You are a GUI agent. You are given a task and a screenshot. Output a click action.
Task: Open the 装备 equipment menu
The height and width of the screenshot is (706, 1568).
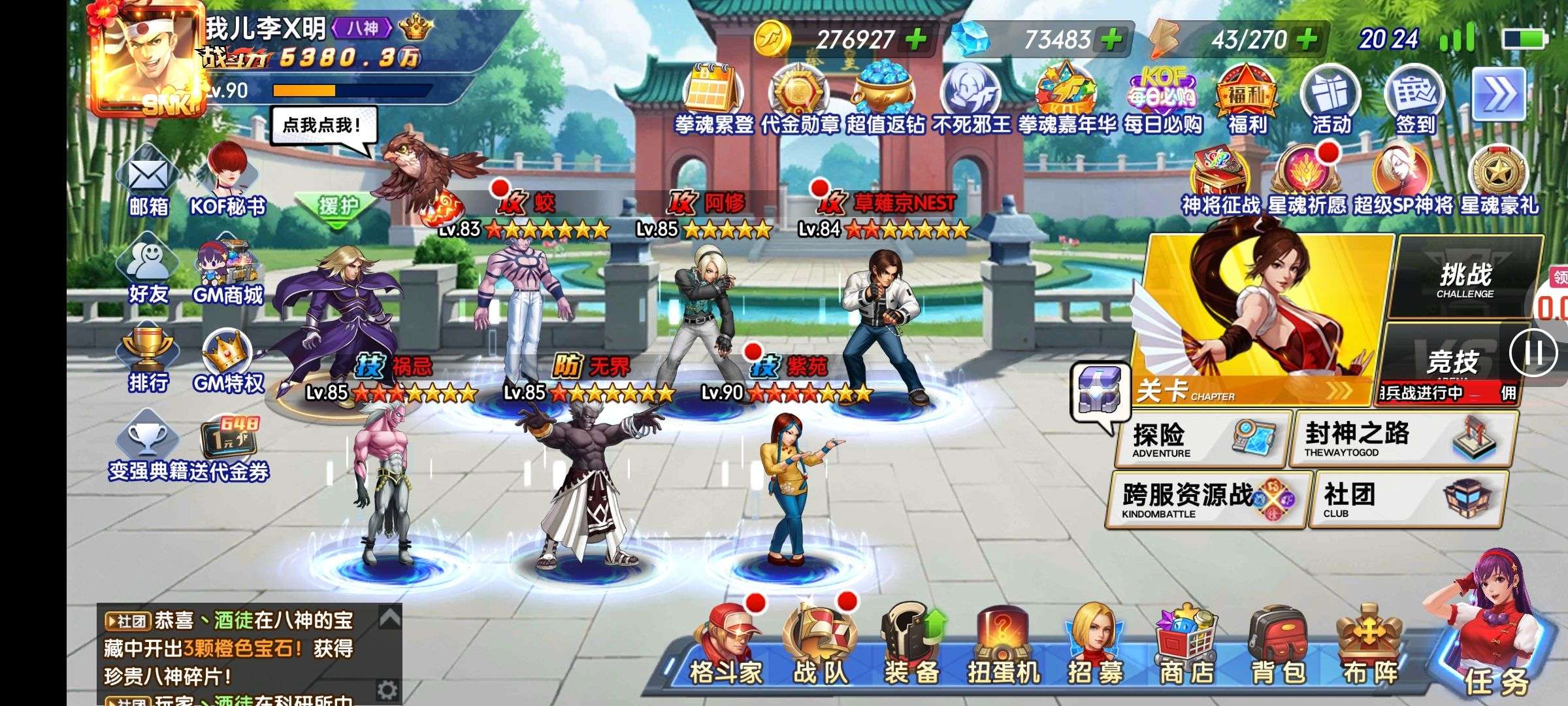(911, 646)
